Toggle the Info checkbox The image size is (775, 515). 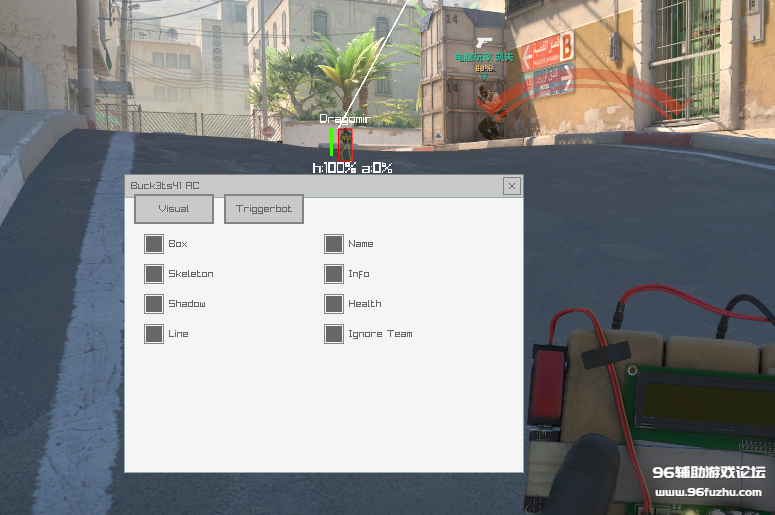[x=334, y=274]
